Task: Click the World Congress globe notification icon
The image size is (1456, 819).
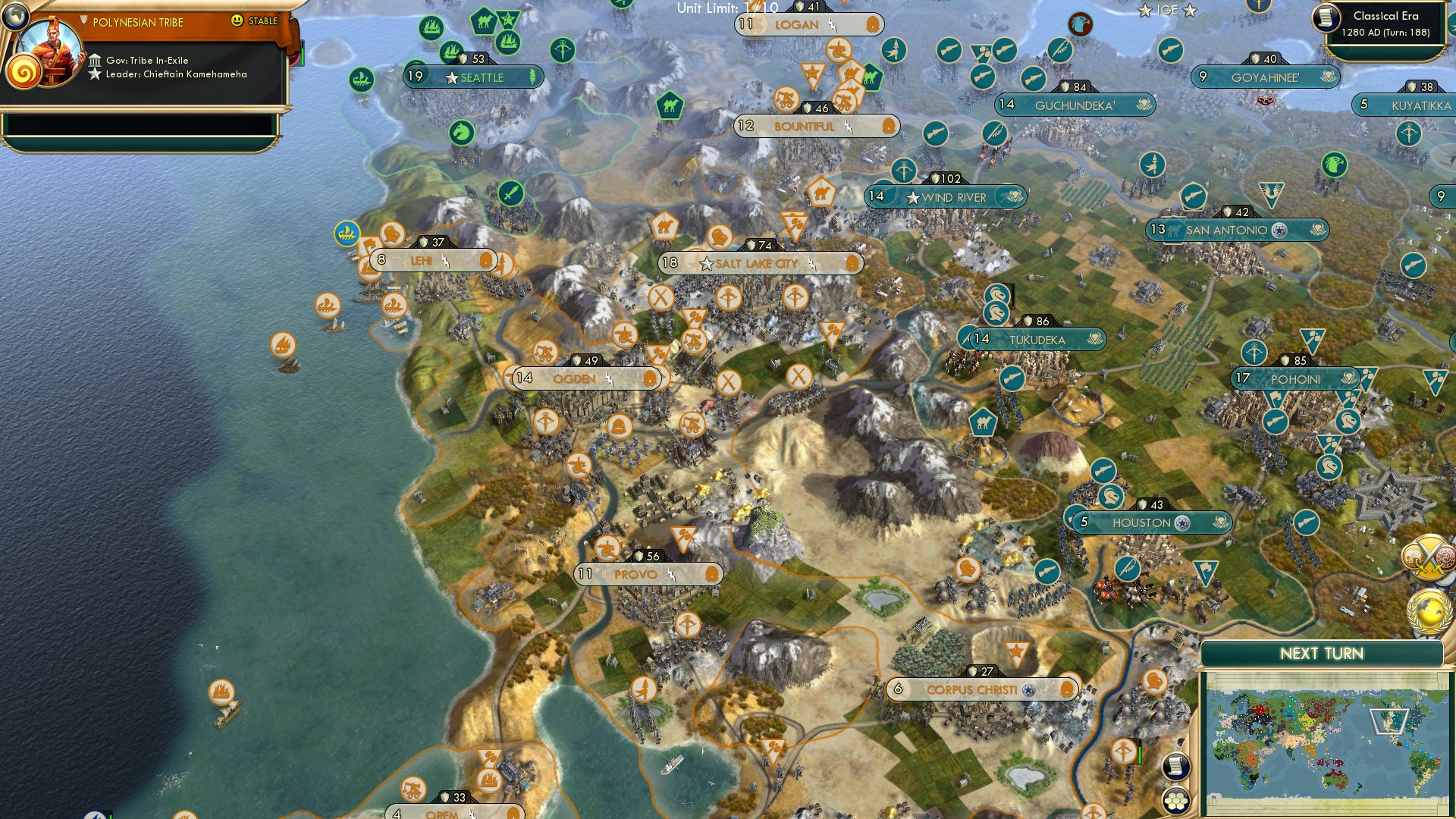Action: coord(1430,610)
